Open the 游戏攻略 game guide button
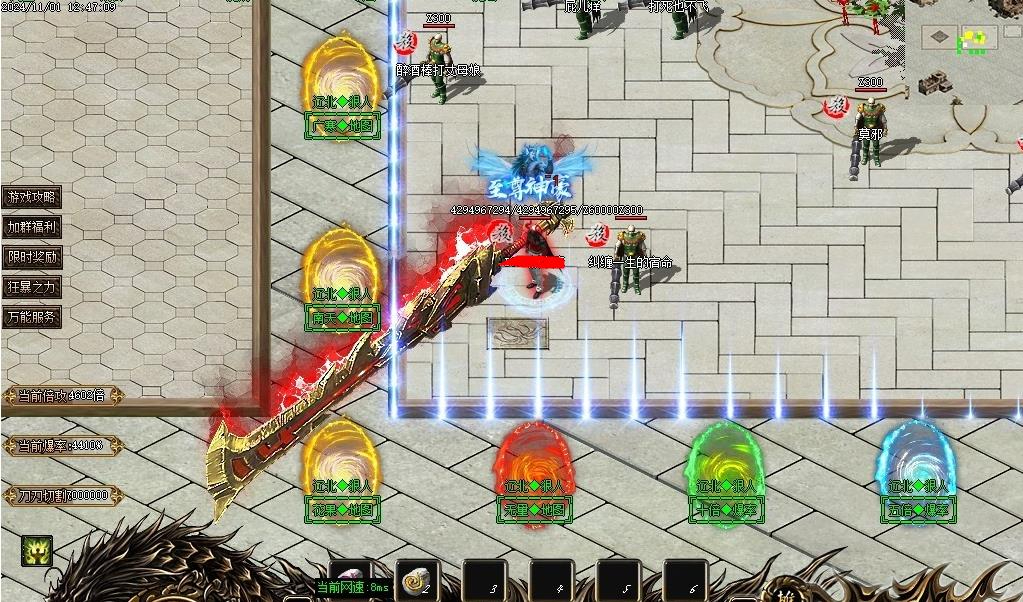The height and width of the screenshot is (602, 1023). click(32, 197)
